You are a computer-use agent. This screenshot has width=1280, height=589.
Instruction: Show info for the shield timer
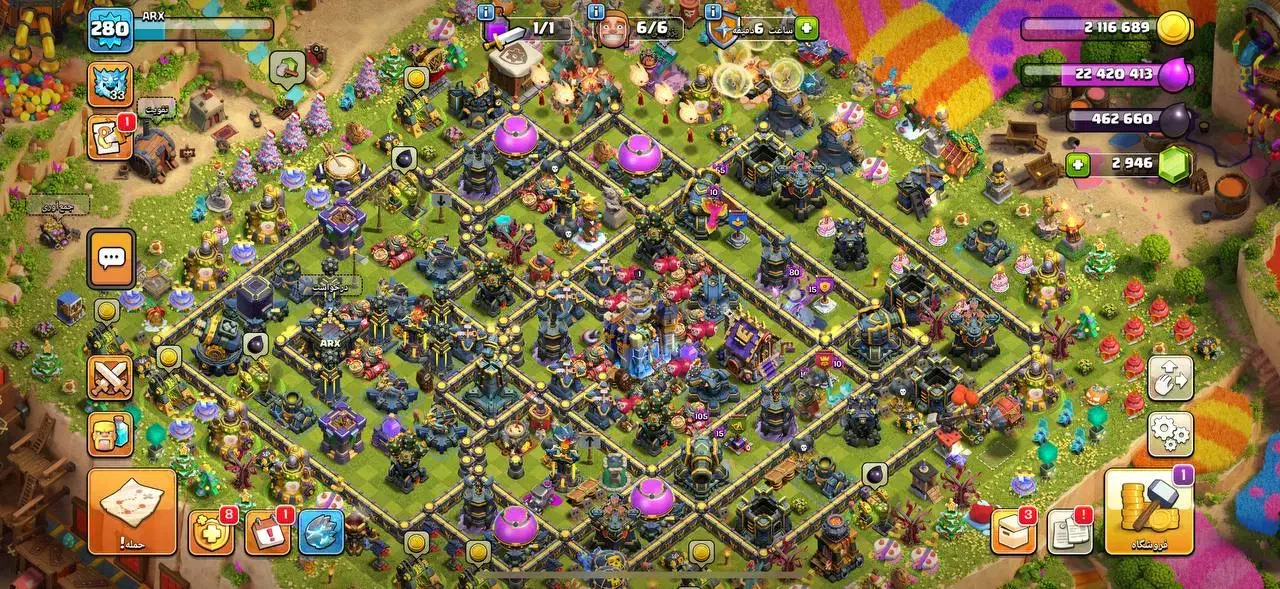[x=712, y=12]
